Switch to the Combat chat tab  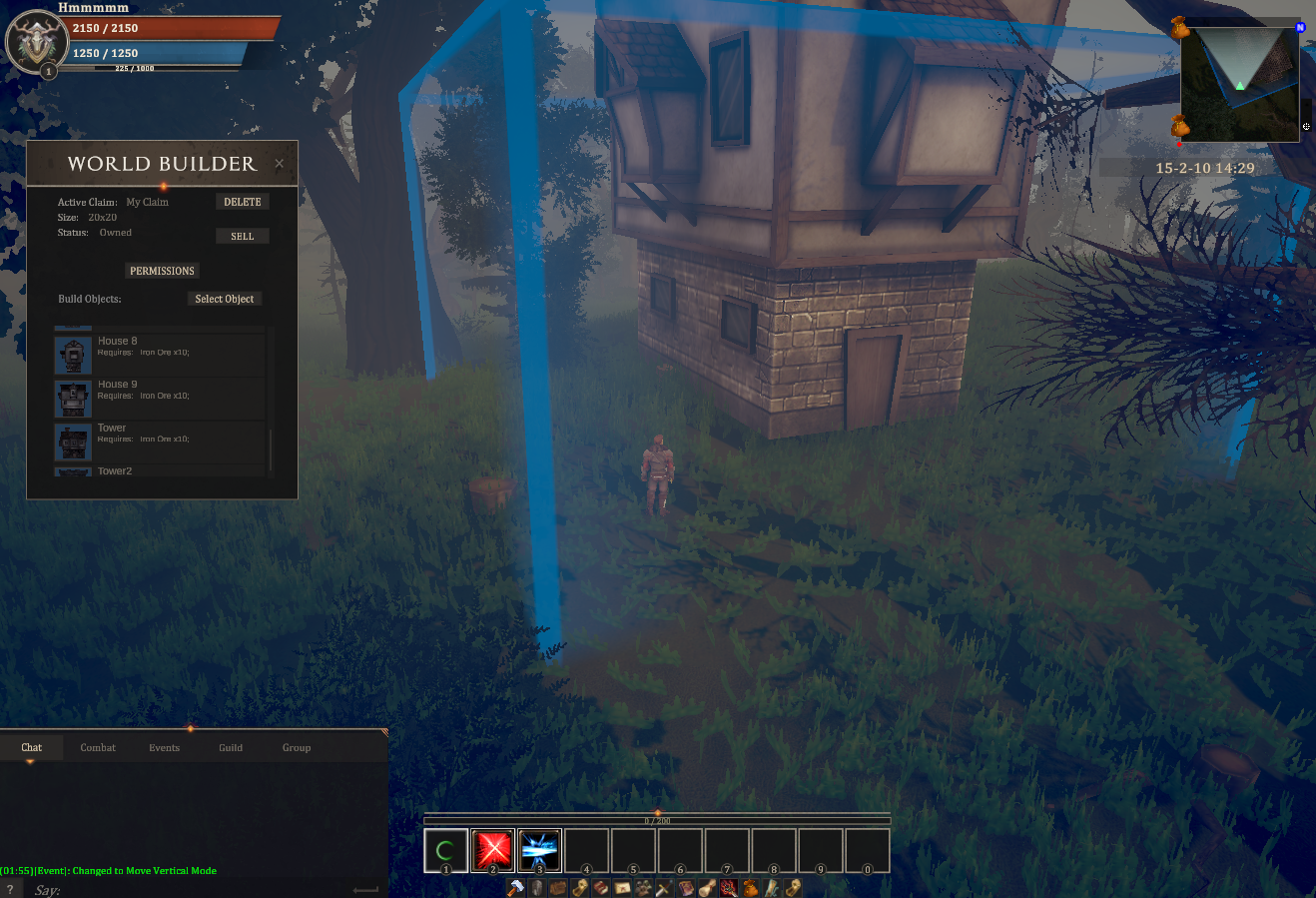pos(98,747)
